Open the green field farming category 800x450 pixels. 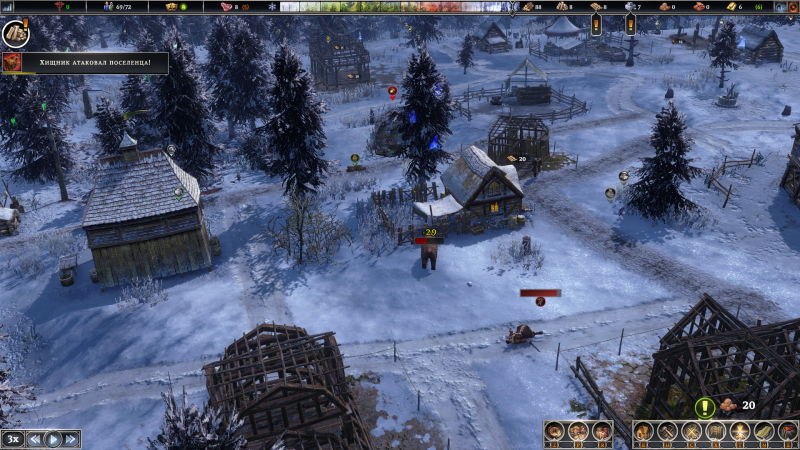click(x=764, y=432)
